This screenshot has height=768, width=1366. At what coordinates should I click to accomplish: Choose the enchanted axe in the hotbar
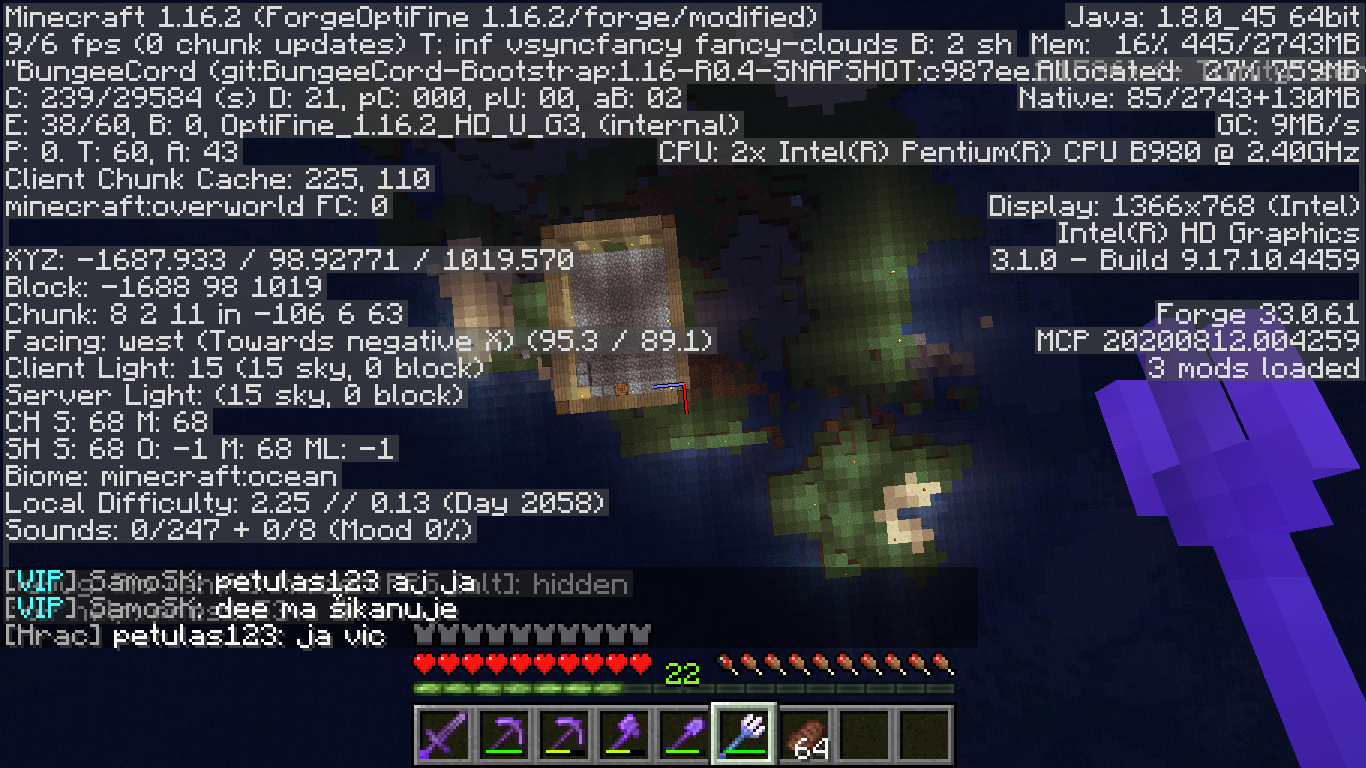coord(624,734)
